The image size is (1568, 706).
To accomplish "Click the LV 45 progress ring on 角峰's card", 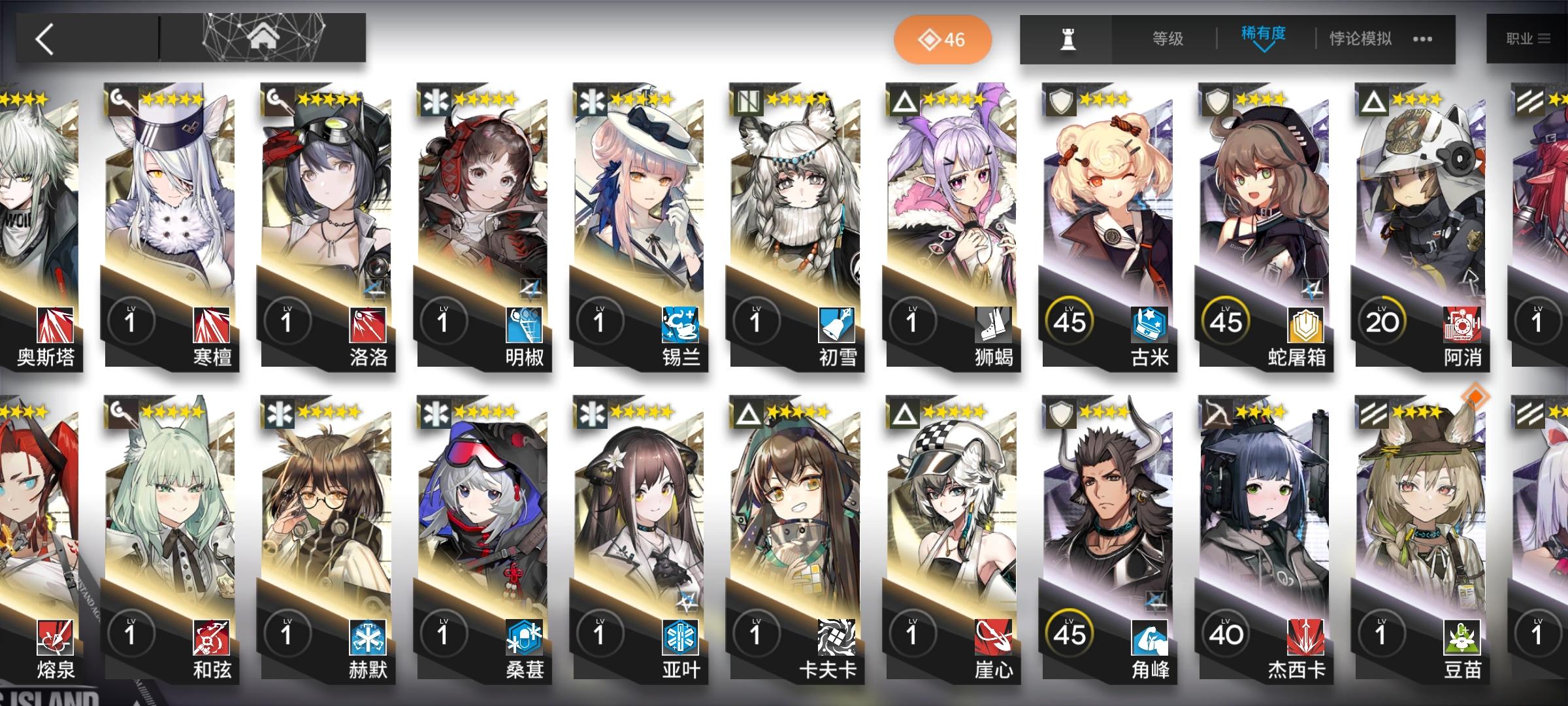I will click(1070, 632).
